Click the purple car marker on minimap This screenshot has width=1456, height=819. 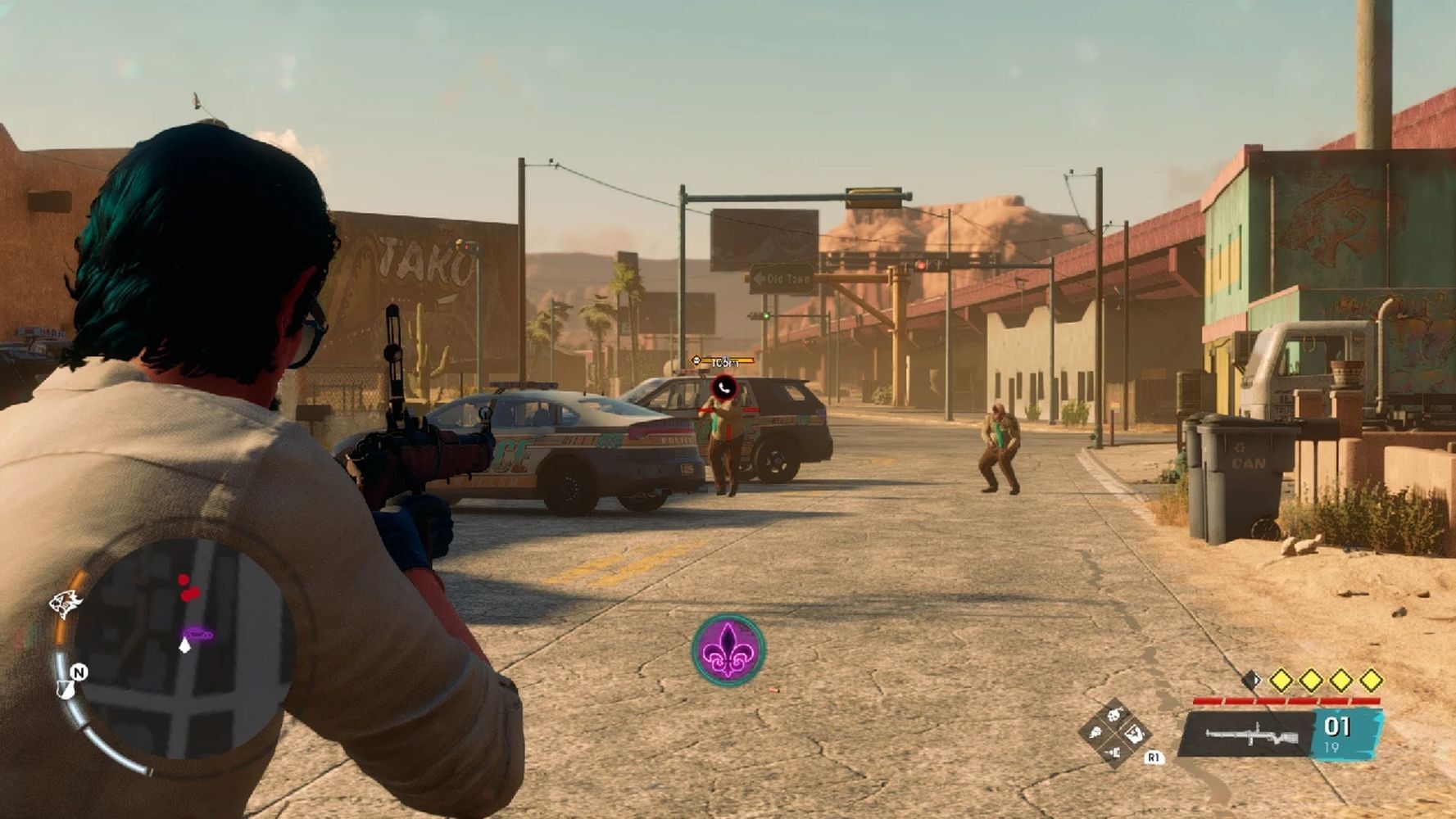pyautogui.click(x=198, y=634)
